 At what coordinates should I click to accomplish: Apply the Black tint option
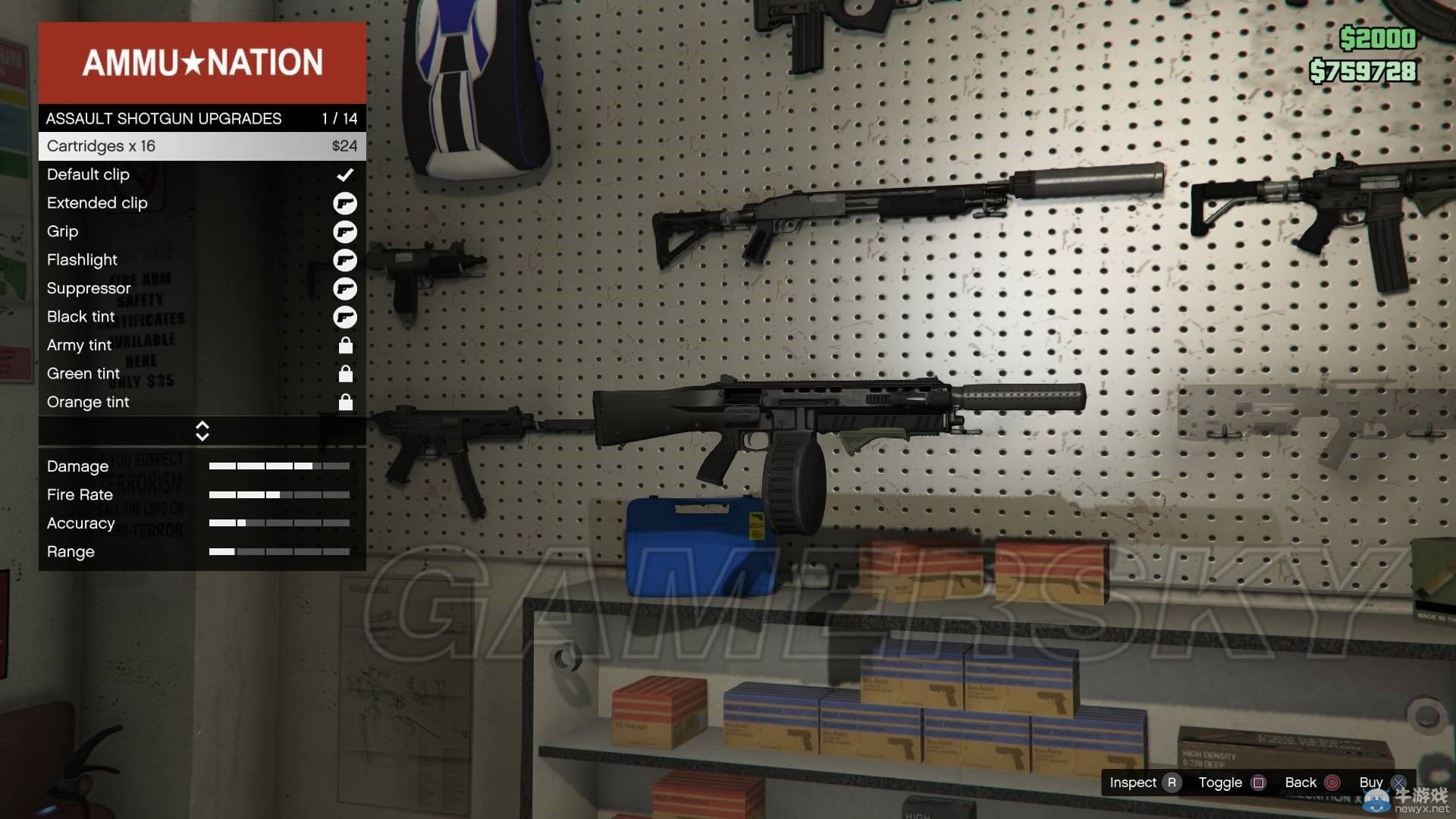point(202,317)
